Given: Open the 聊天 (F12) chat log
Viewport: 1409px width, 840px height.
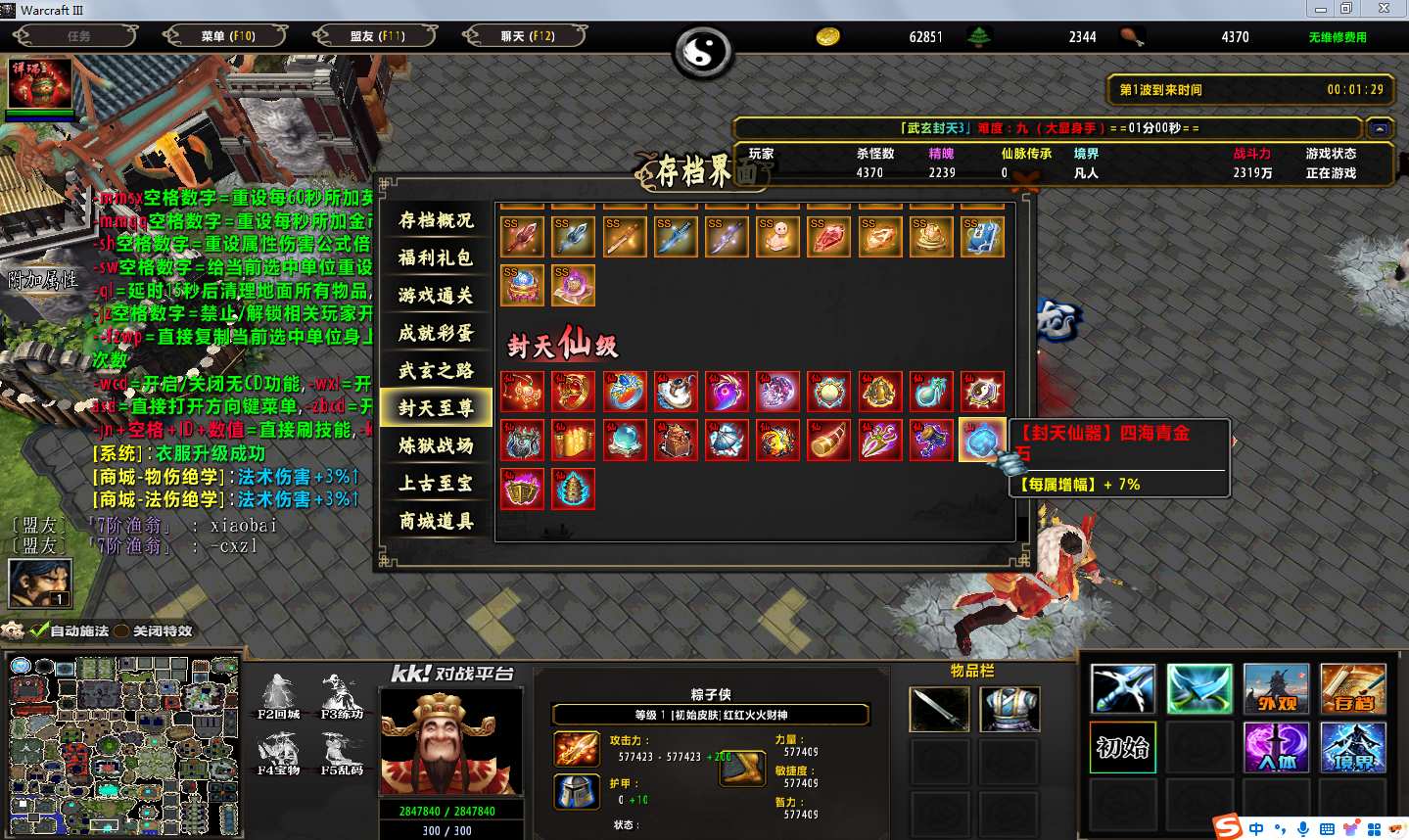Looking at the screenshot, I should pyautogui.click(x=527, y=36).
